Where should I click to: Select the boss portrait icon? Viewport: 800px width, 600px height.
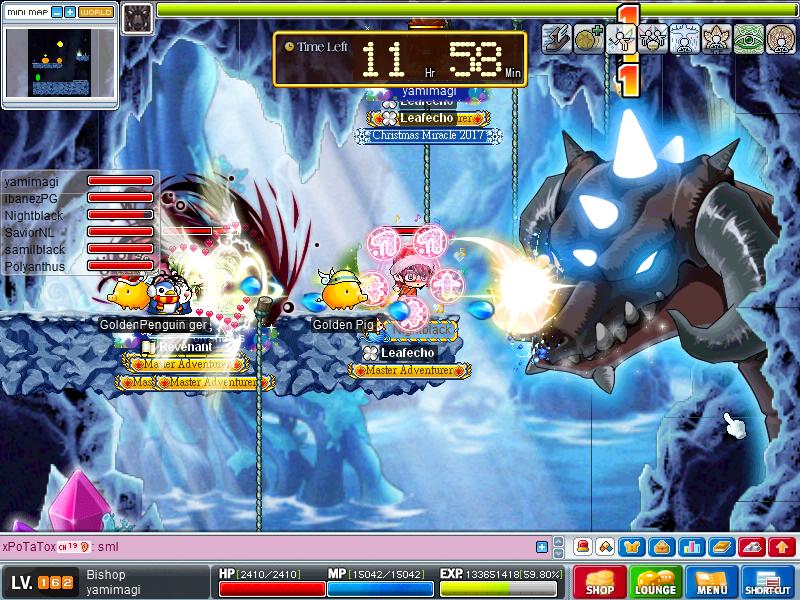point(138,16)
